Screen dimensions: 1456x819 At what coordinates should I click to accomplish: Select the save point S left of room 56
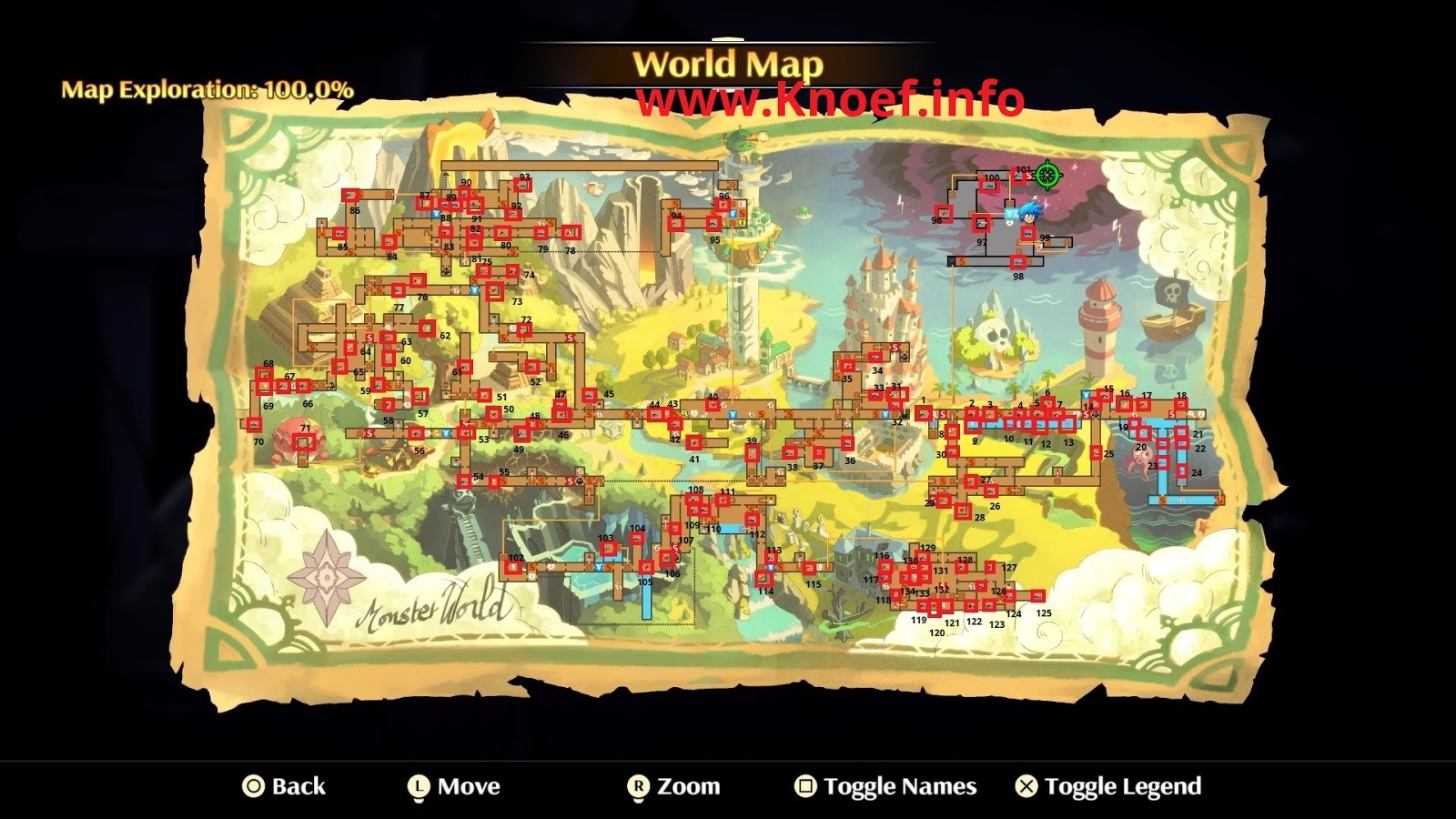tap(369, 433)
